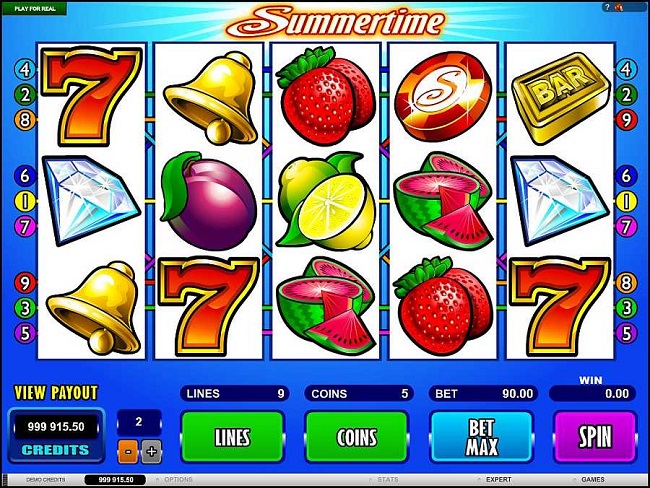Image resolution: width=650 pixels, height=488 pixels.
Task: Open the OPTIONS menu
Action: tap(178, 480)
